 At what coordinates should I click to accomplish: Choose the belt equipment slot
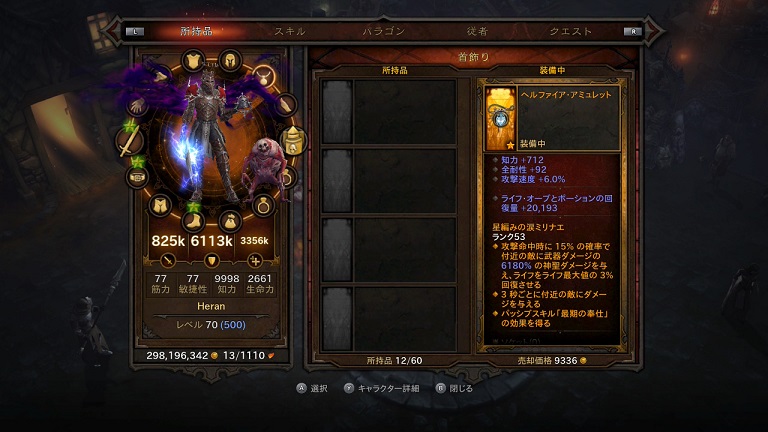click(x=137, y=177)
